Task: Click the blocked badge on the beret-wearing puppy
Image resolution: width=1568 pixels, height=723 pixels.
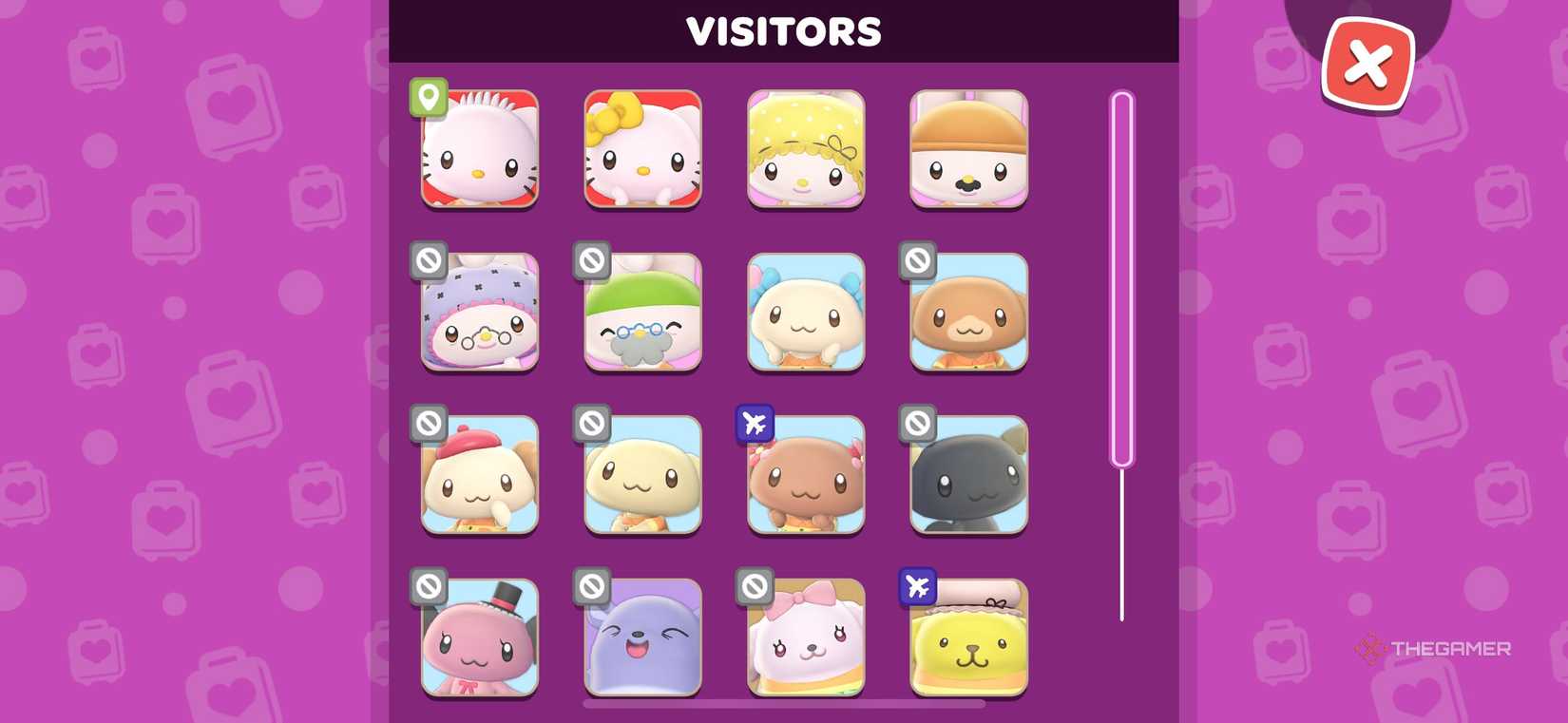Action: point(428,425)
